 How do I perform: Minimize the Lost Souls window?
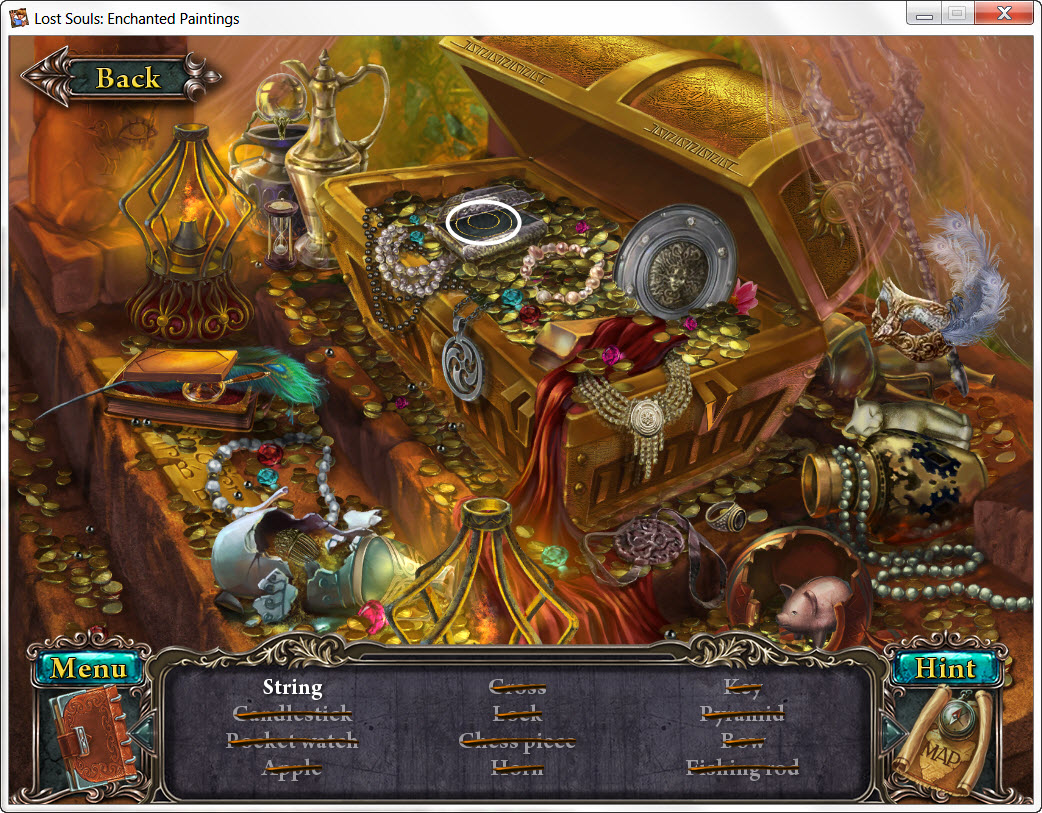[925, 14]
